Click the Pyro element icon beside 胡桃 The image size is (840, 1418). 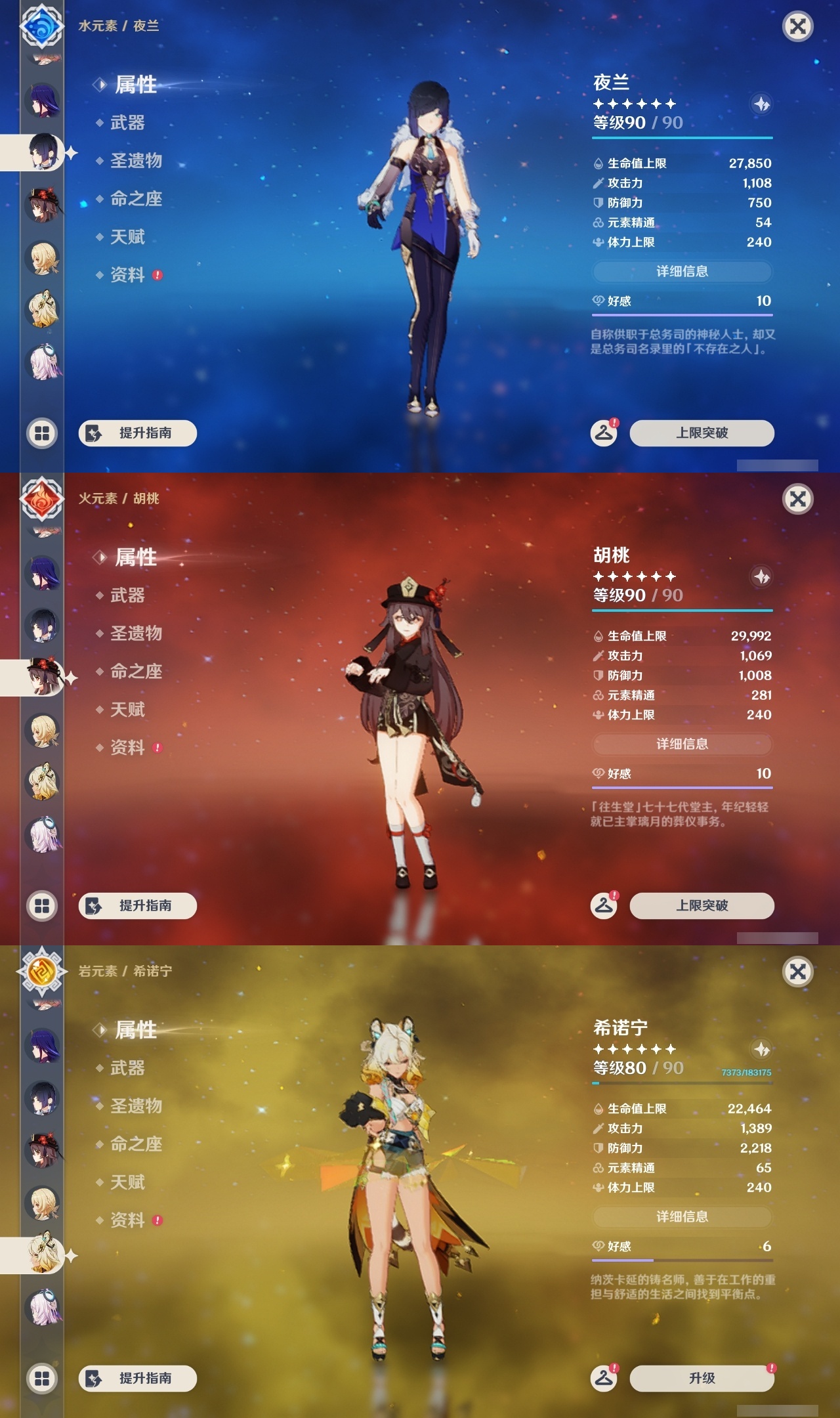point(41,500)
